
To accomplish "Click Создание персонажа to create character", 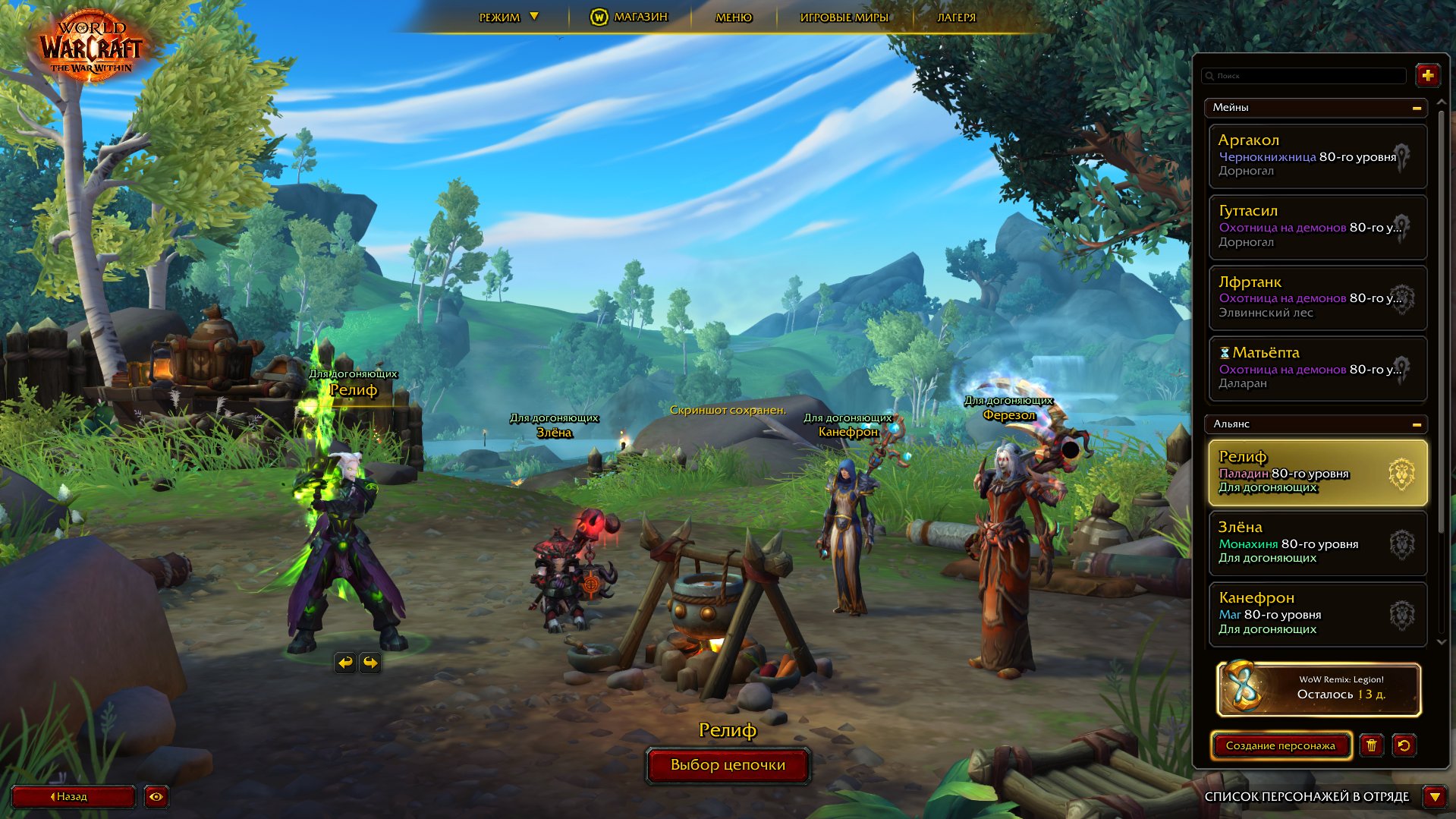I will pos(1280,745).
